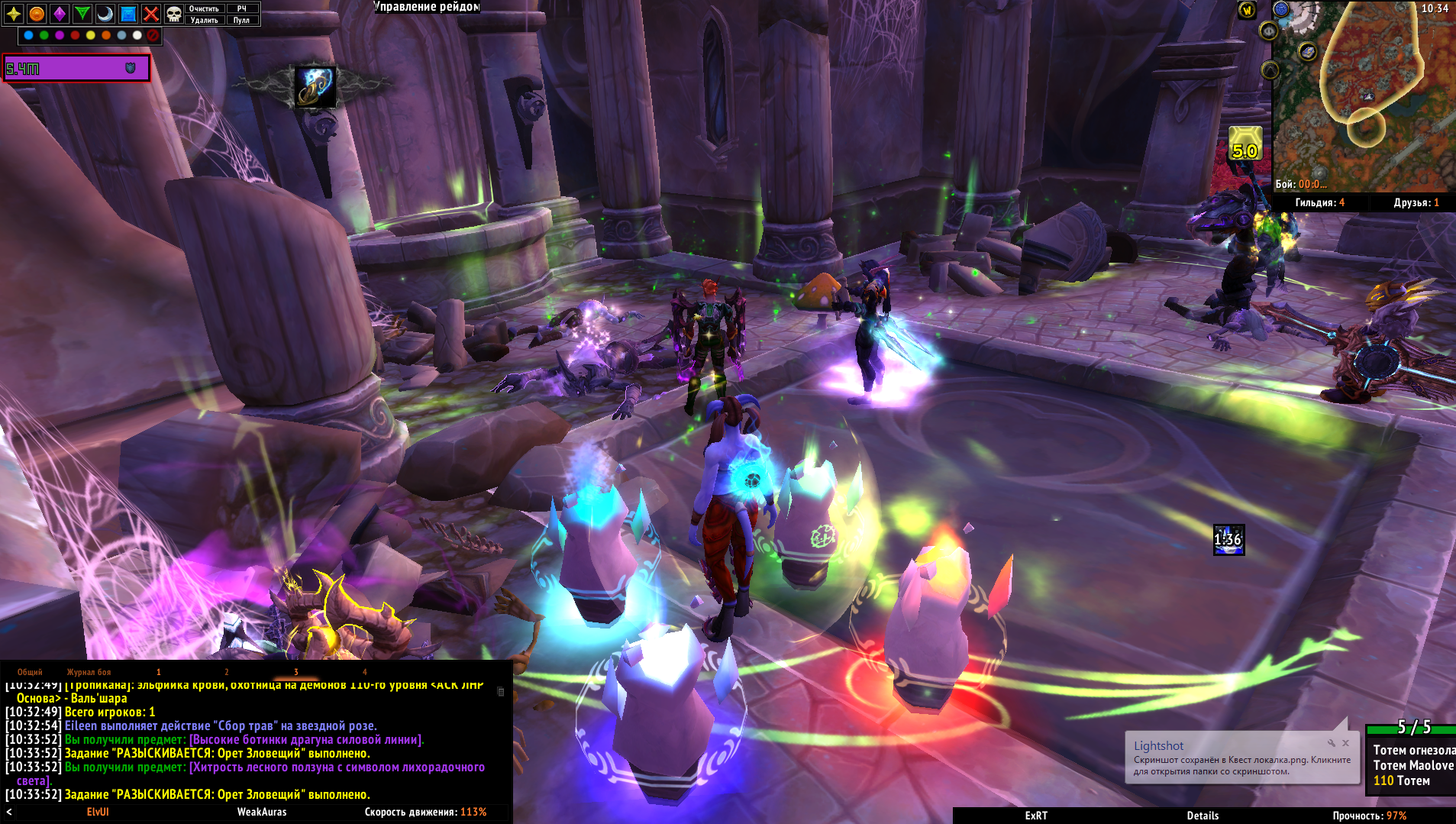Close the Lightshot screenshot notification
Viewport: 1456px width, 824px height.
pyautogui.click(x=1345, y=743)
